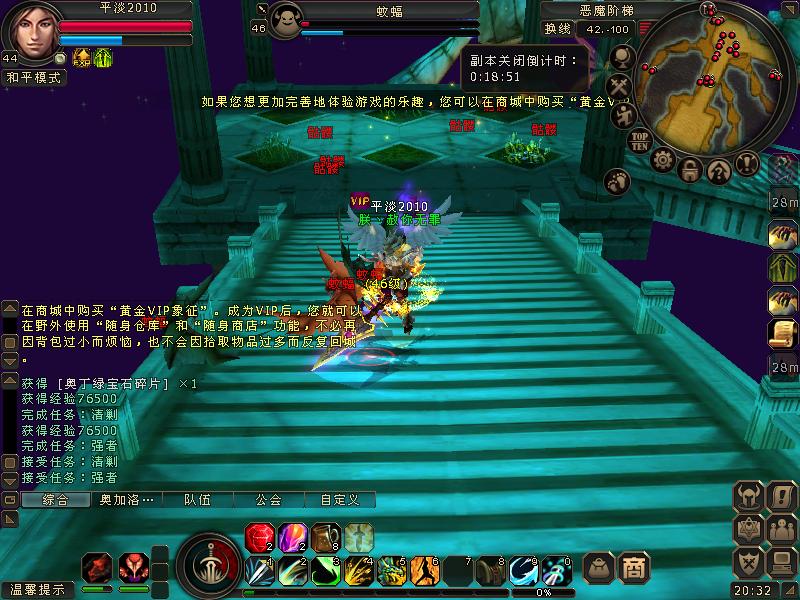Click the 换线 channel switch button
This screenshot has height=600, width=800.
point(557,29)
